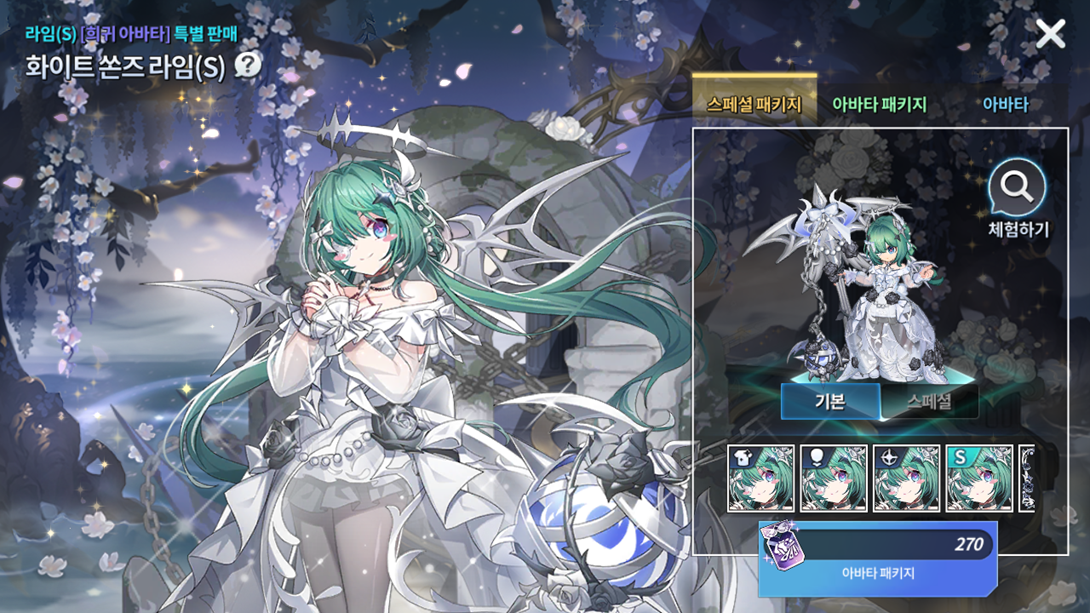Image resolution: width=1090 pixels, height=613 pixels.
Task: Select the speech bubble icon thumbnail
Action: point(834,479)
